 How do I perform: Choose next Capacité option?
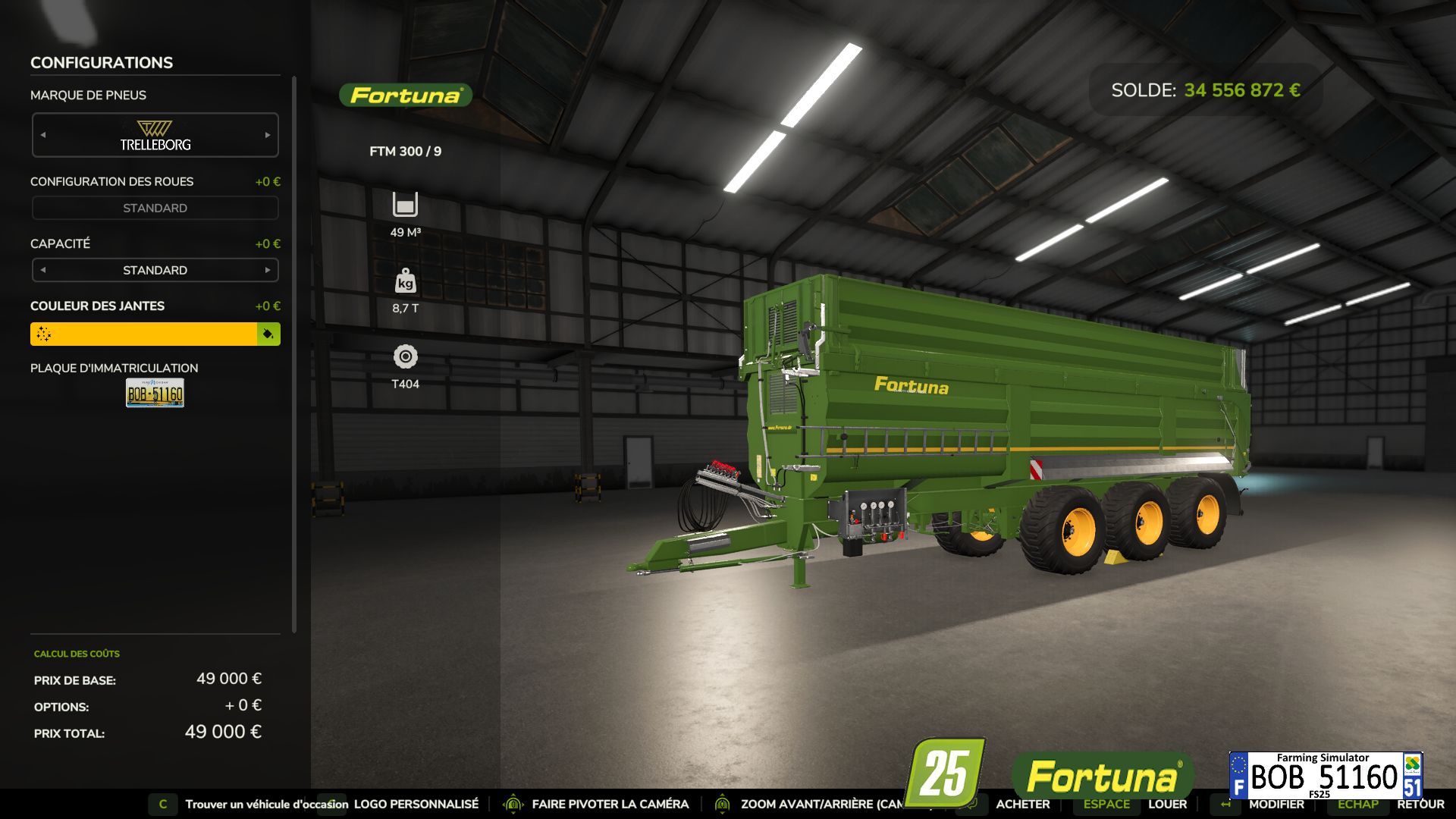(x=268, y=270)
